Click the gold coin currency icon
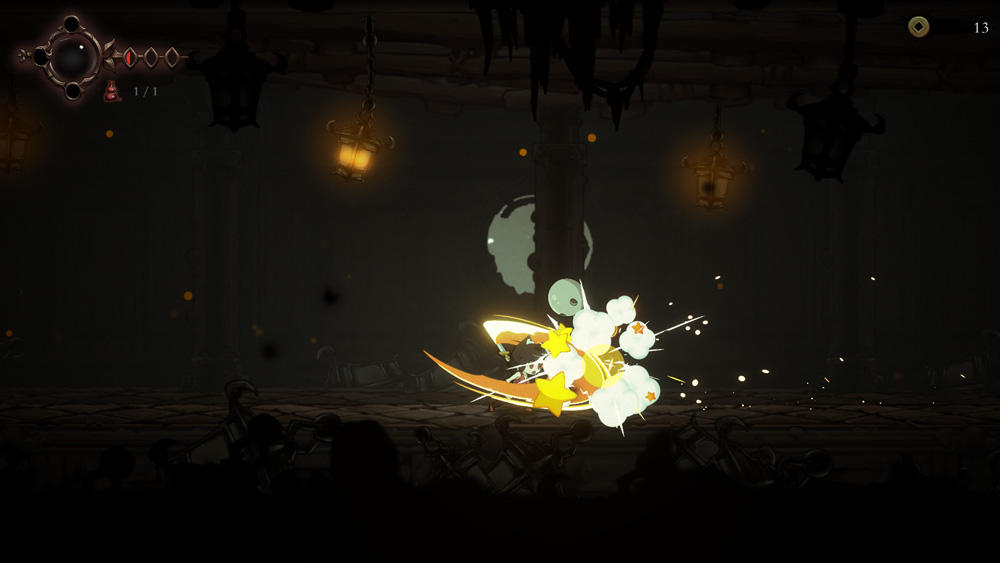Viewport: 1000px width, 563px height. click(x=918, y=27)
